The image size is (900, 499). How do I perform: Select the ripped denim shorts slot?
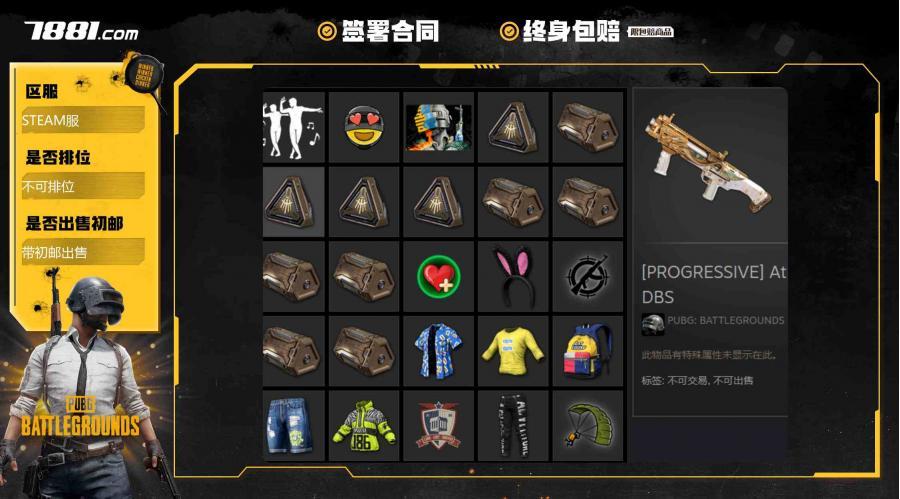pyautogui.click(x=293, y=424)
